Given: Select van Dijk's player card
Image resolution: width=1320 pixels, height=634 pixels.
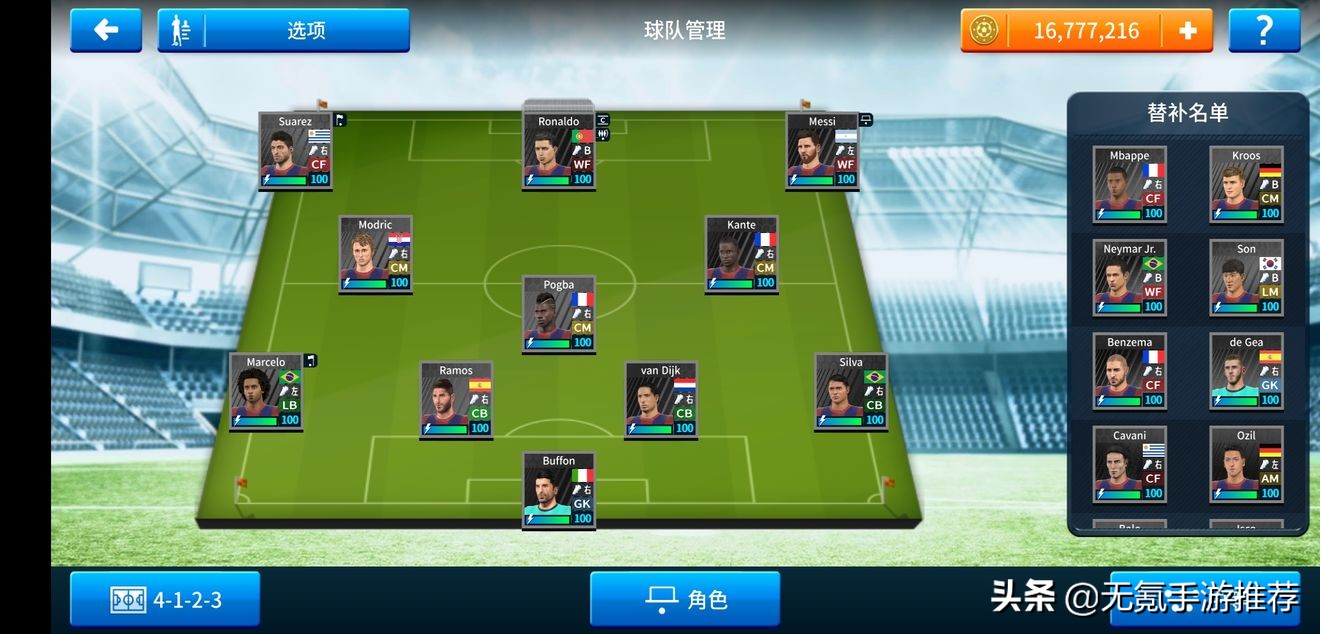Looking at the screenshot, I should tap(660, 400).
